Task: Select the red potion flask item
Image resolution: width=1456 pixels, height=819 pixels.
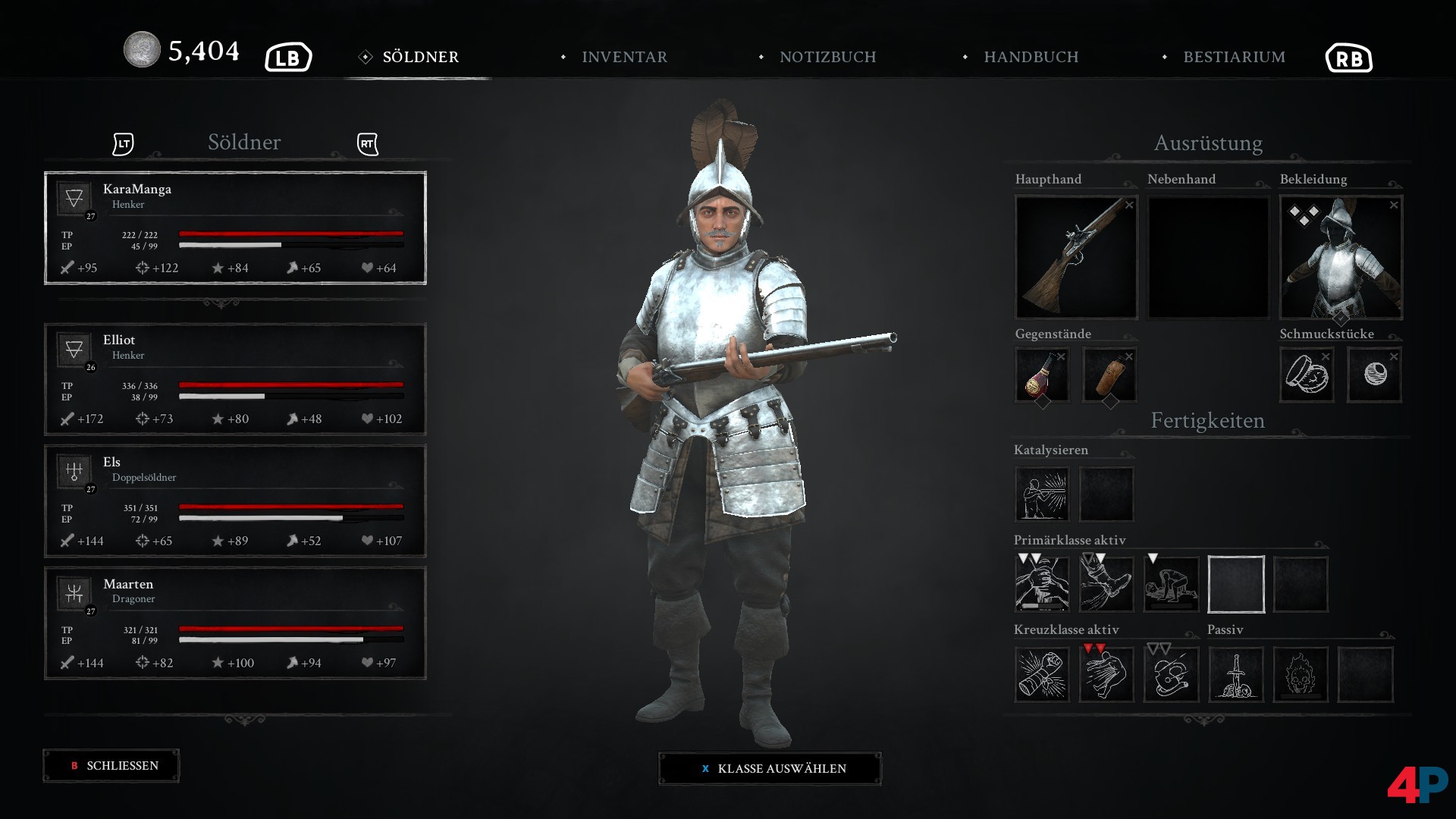Action: [1042, 375]
